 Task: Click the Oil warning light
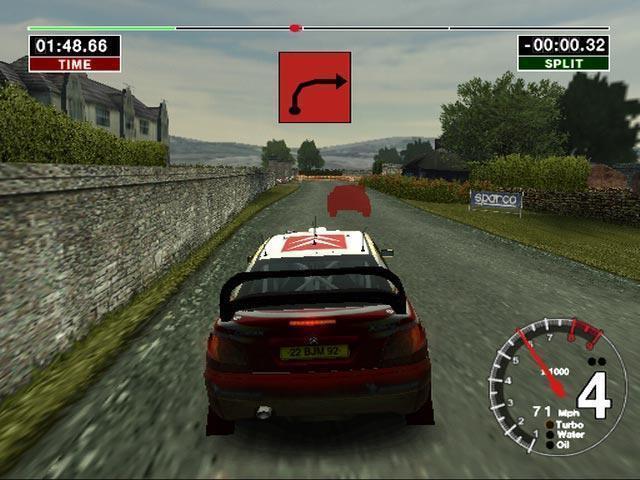549,444
